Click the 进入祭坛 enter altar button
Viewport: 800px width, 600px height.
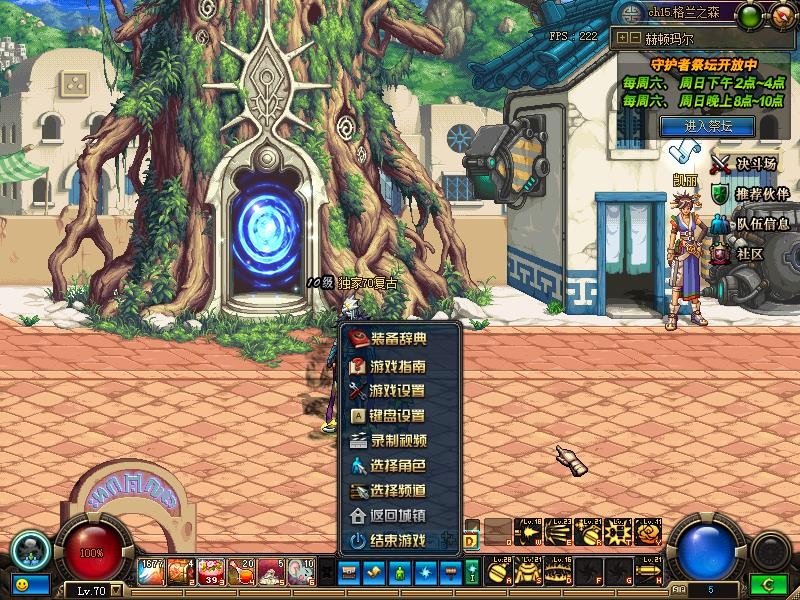coord(708,126)
